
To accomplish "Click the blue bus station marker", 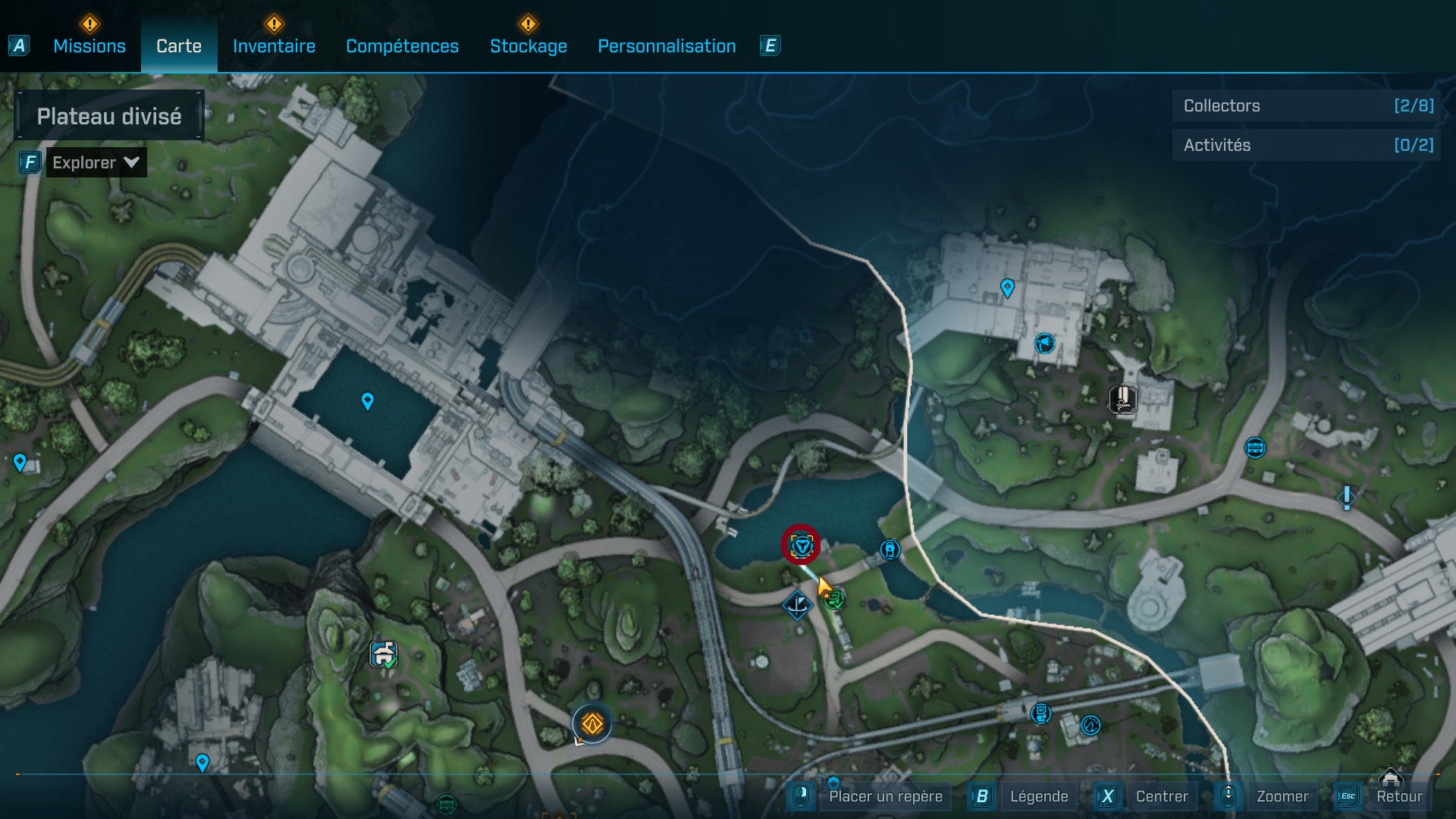I will [1255, 447].
